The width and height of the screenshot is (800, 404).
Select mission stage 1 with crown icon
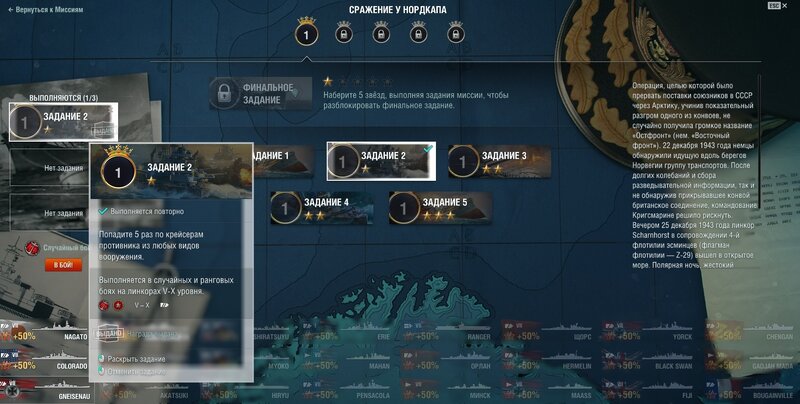(307, 34)
